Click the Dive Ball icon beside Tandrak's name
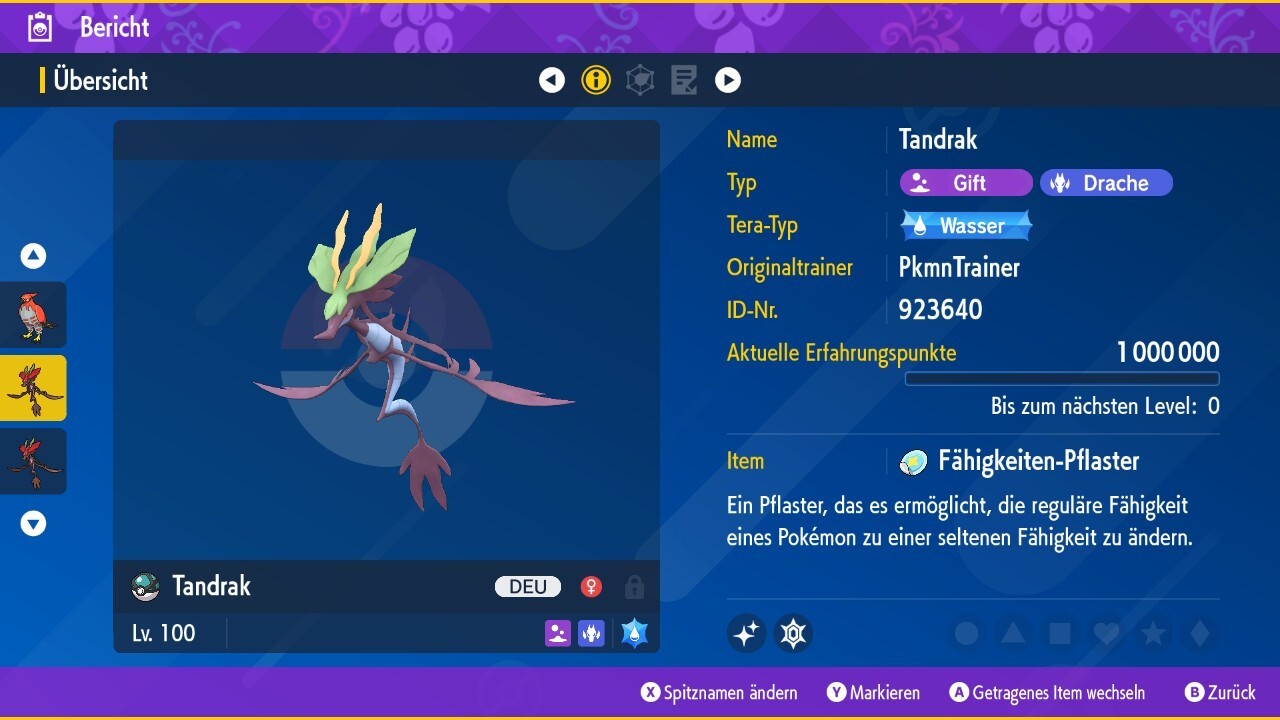 (x=141, y=586)
